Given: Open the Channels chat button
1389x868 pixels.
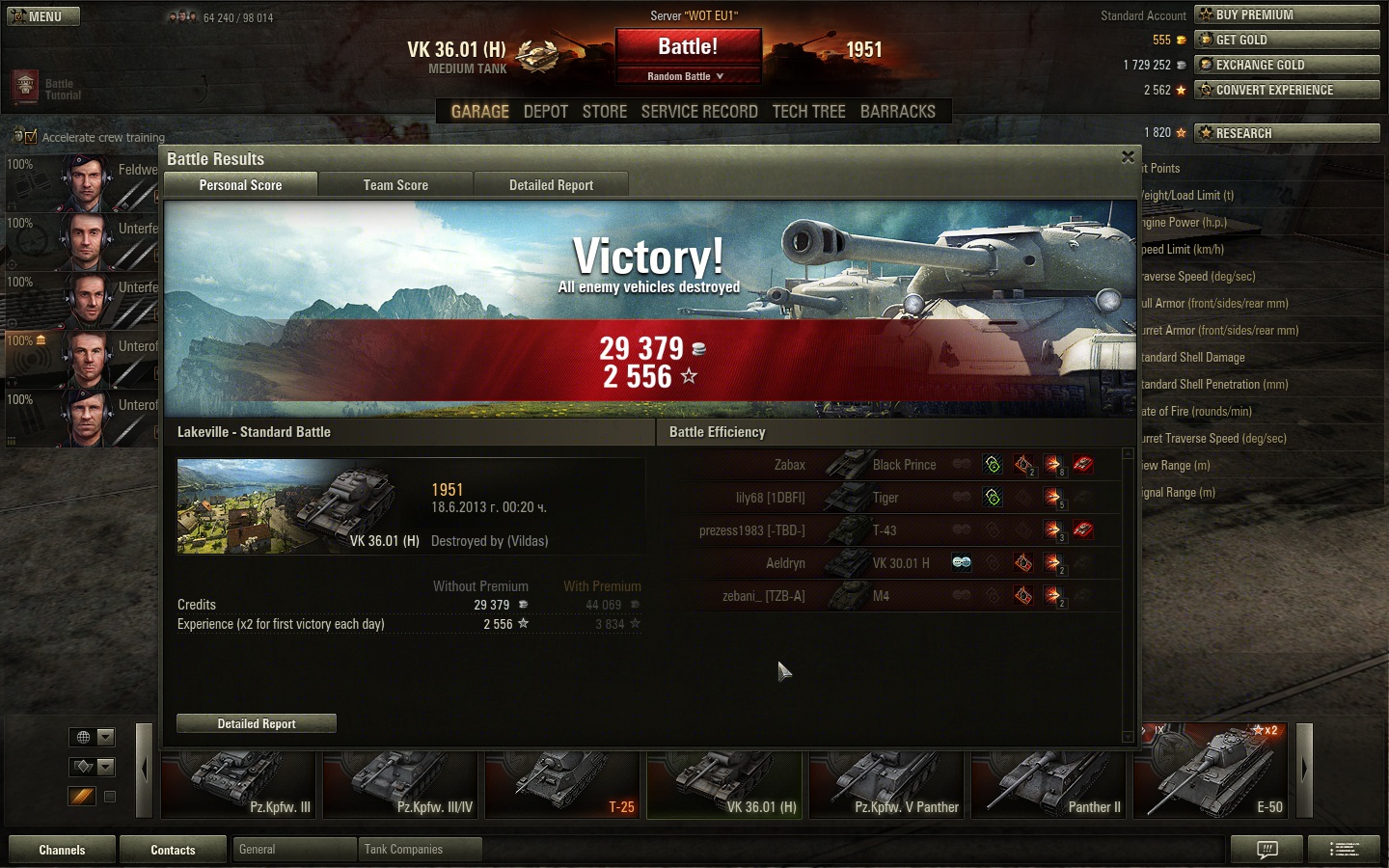Looking at the screenshot, I should tap(62, 850).
